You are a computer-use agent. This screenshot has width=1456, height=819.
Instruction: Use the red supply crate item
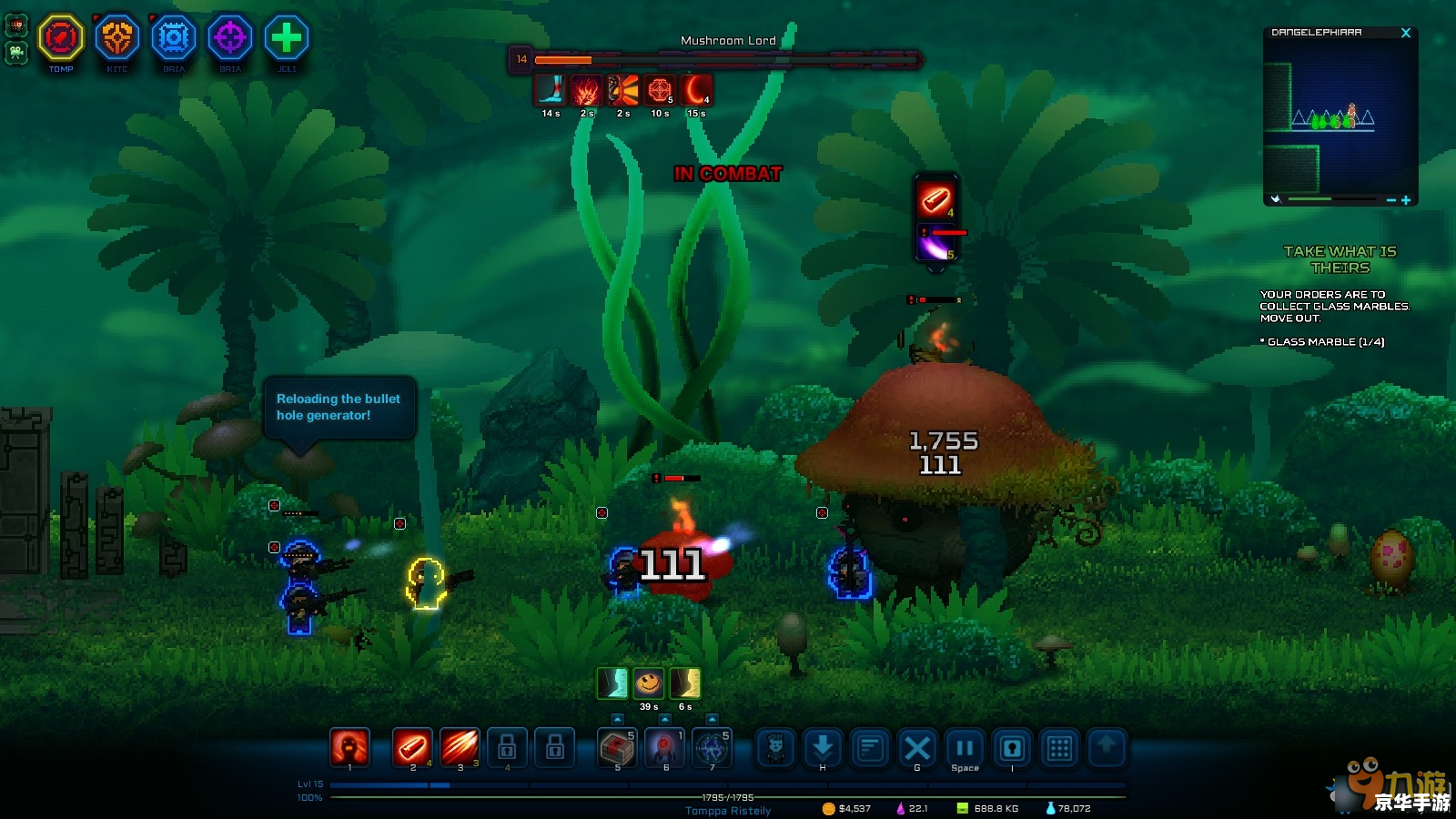click(617, 748)
